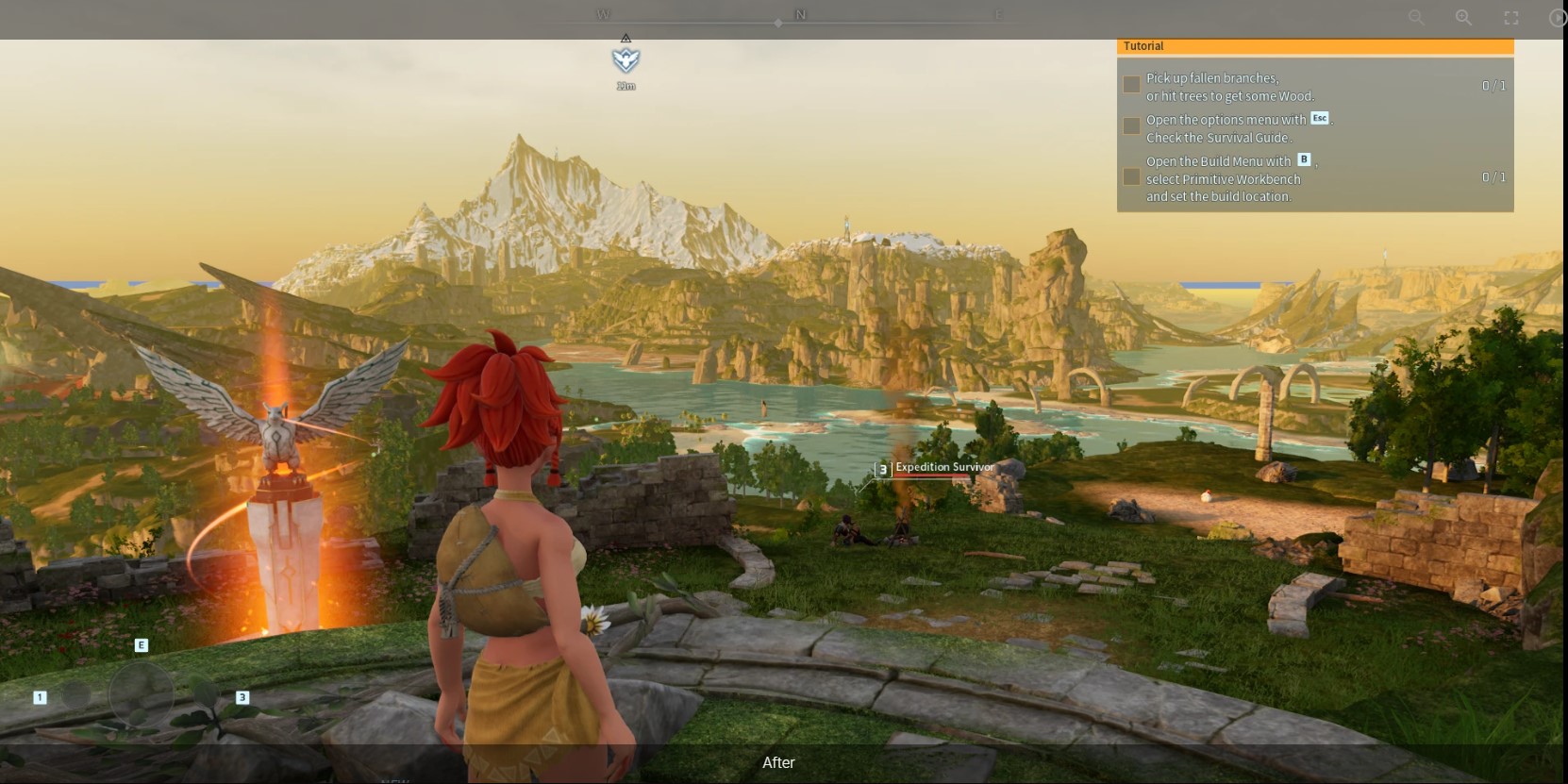Zoom out with the minus magnifier

coord(1416,18)
